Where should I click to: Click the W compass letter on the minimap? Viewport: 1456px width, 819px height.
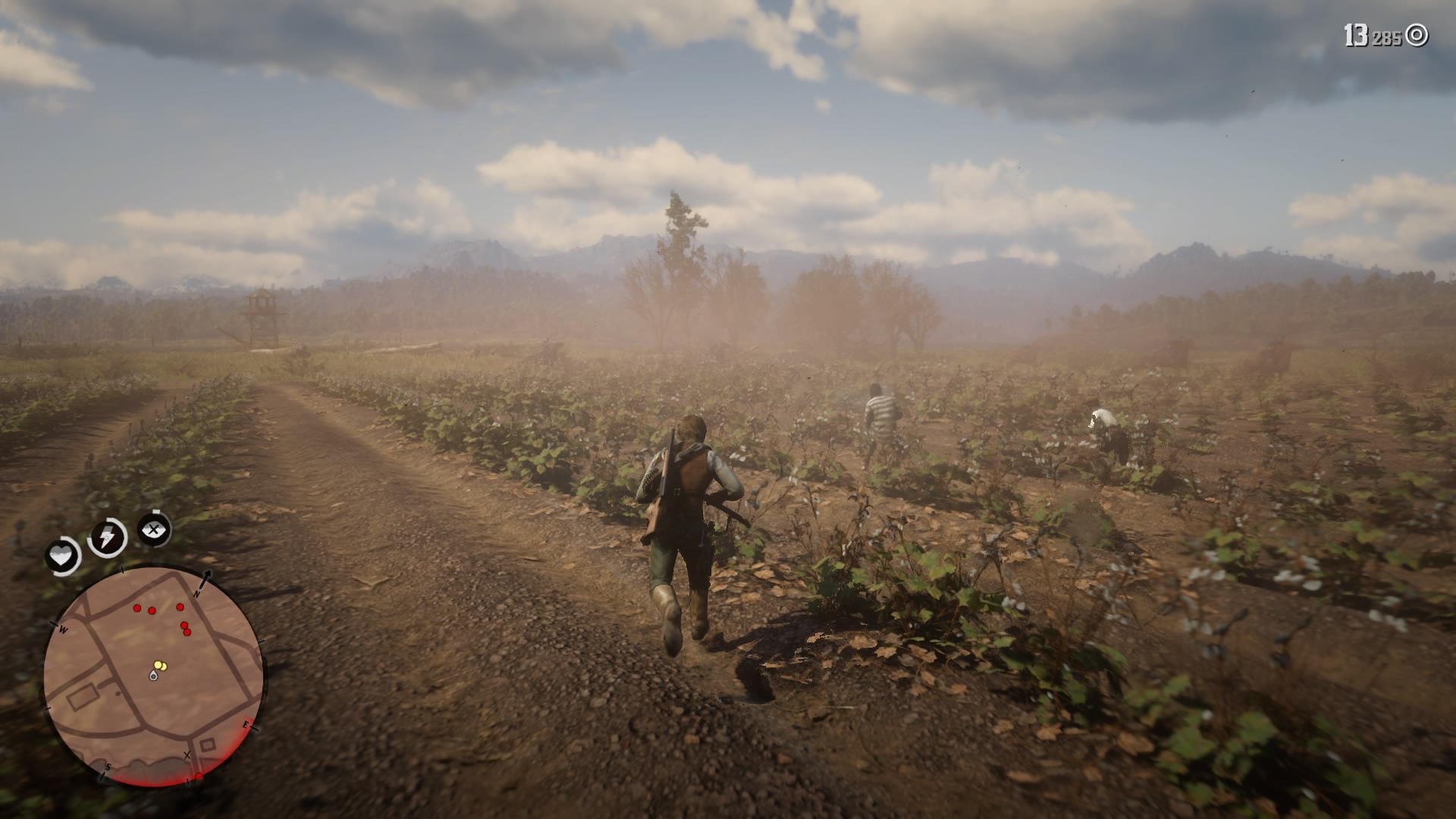62,629
